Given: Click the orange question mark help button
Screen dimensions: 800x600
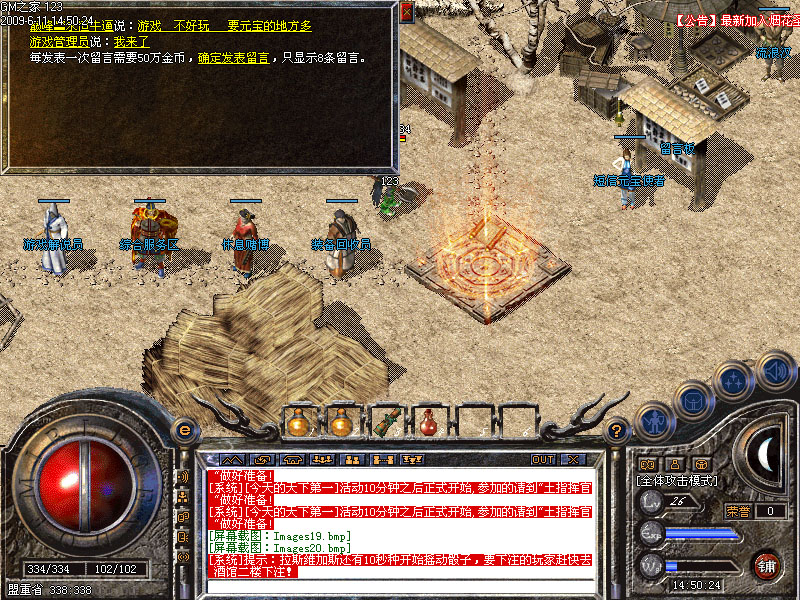Looking at the screenshot, I should [618, 430].
